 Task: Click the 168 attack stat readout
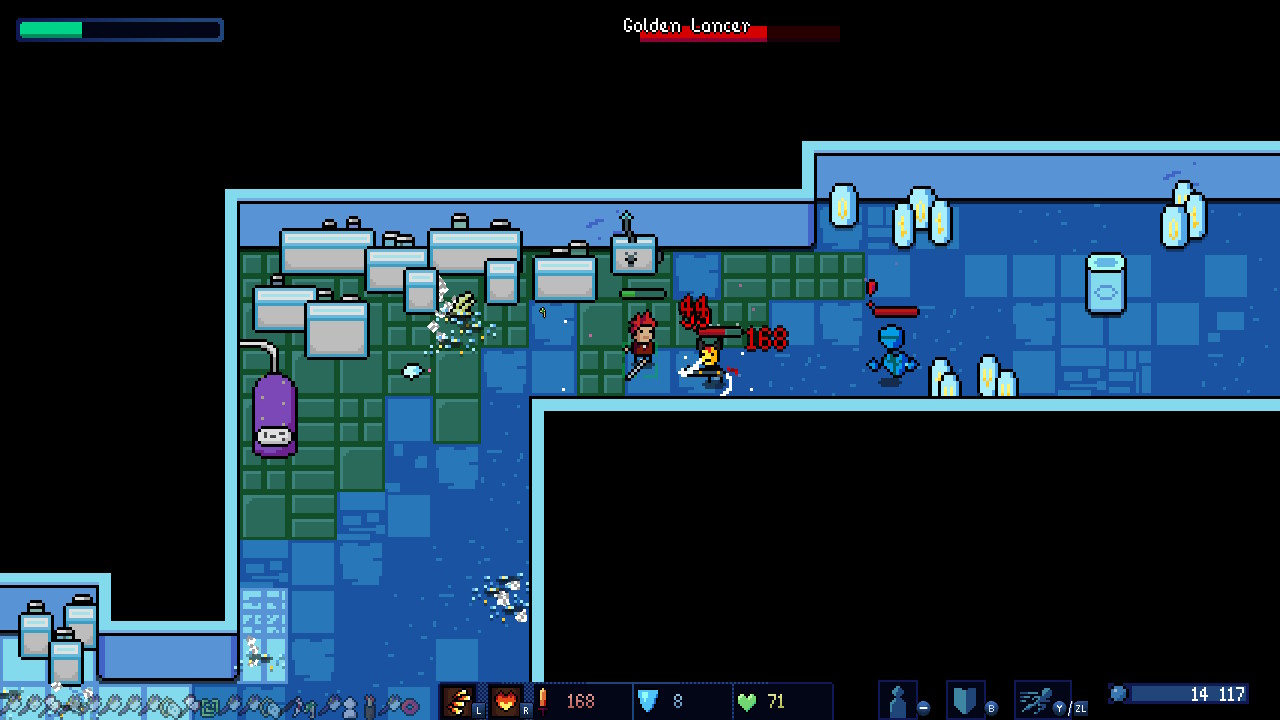[579, 701]
